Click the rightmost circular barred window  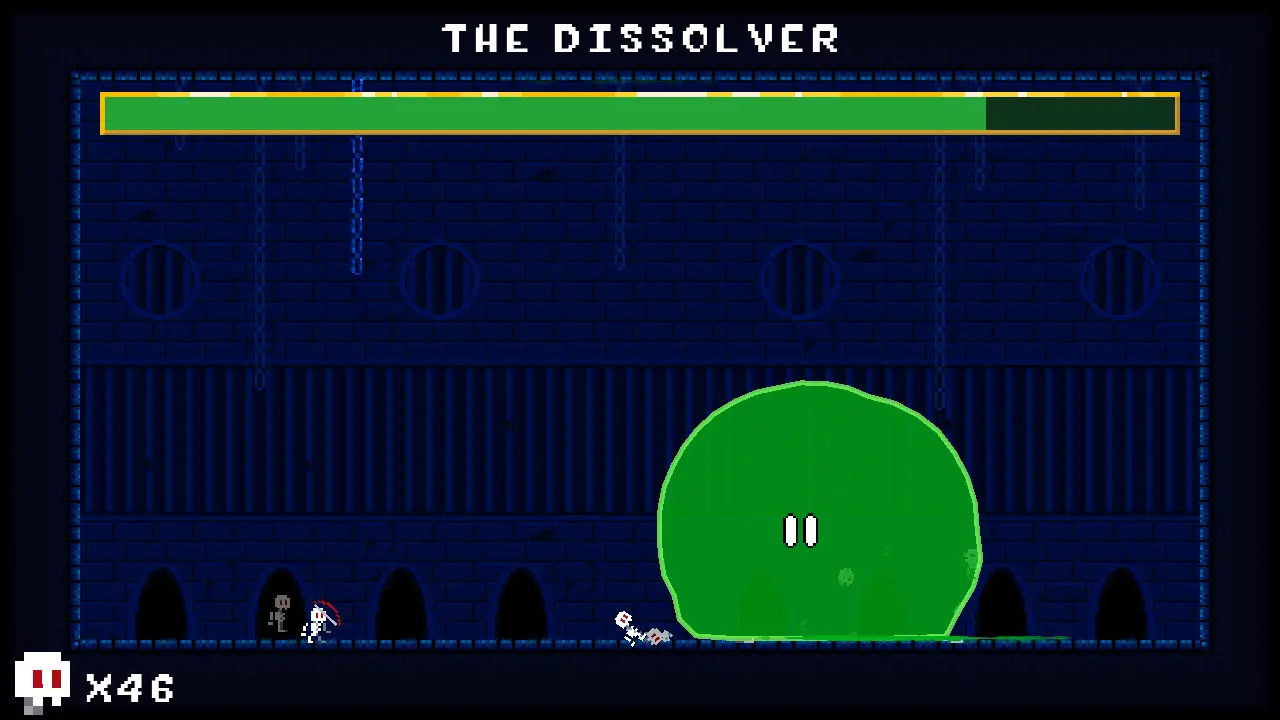pyautogui.click(x=1119, y=281)
